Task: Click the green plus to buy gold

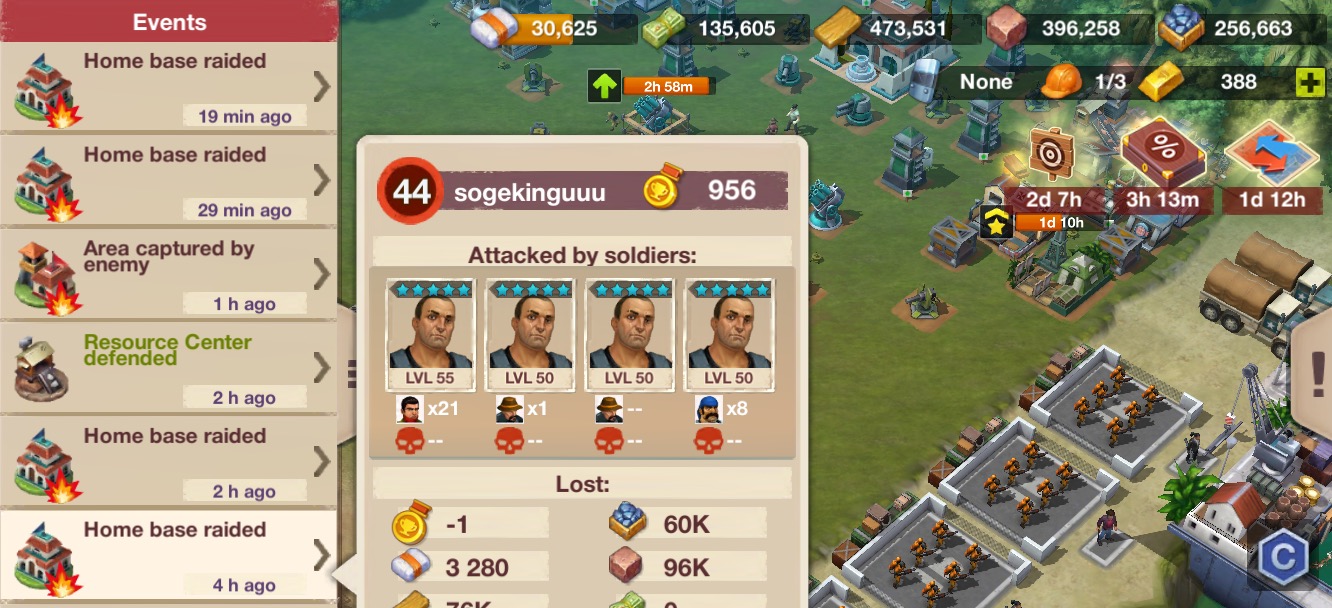Action: (1310, 83)
